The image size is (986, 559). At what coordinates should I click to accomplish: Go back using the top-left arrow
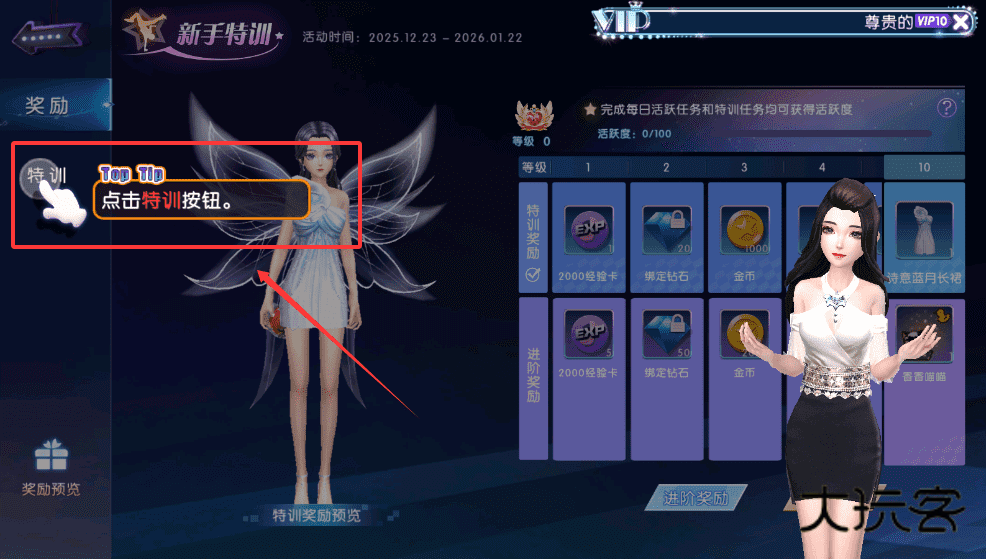(x=46, y=37)
